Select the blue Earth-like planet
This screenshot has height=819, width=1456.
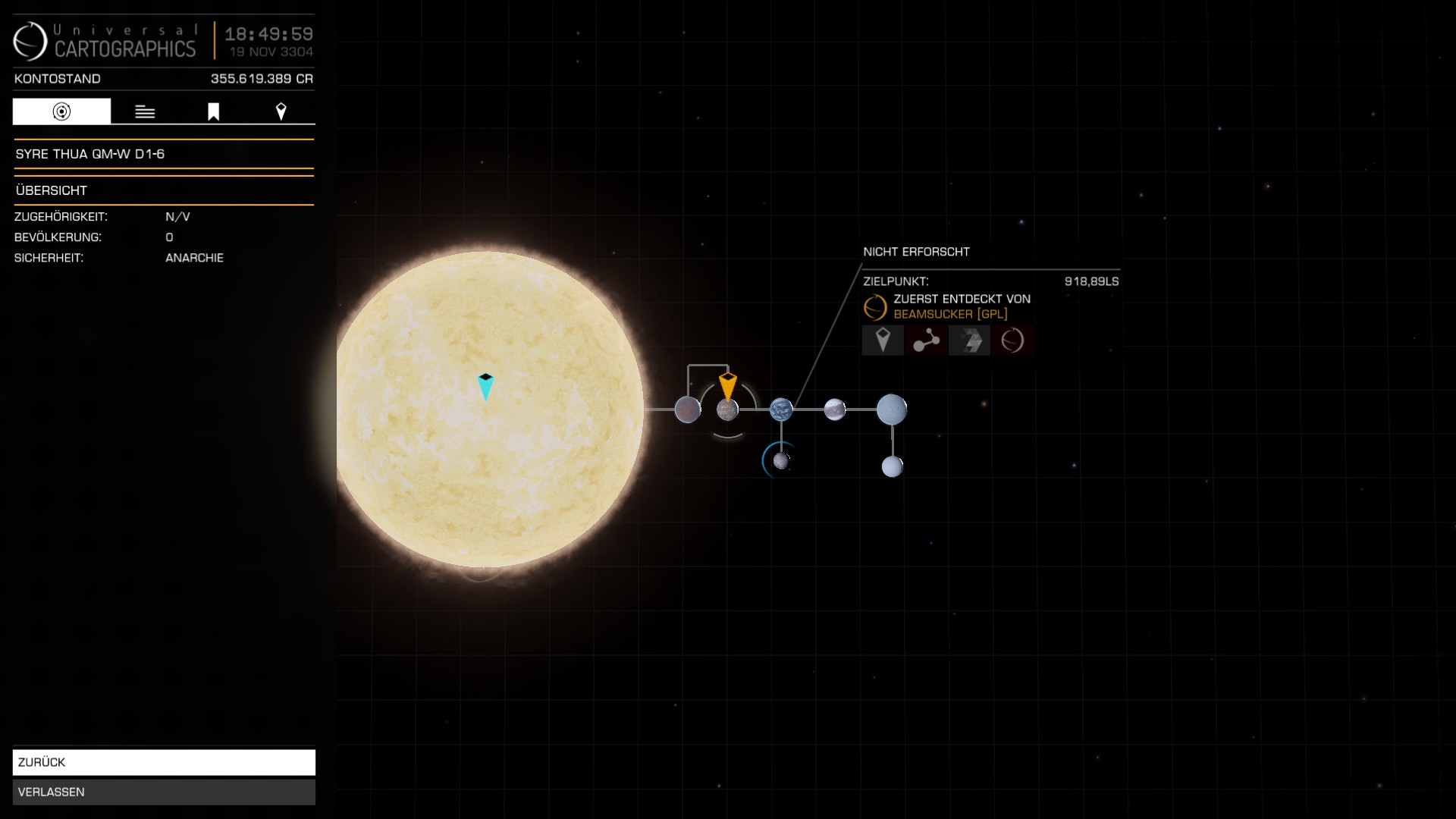tap(781, 409)
